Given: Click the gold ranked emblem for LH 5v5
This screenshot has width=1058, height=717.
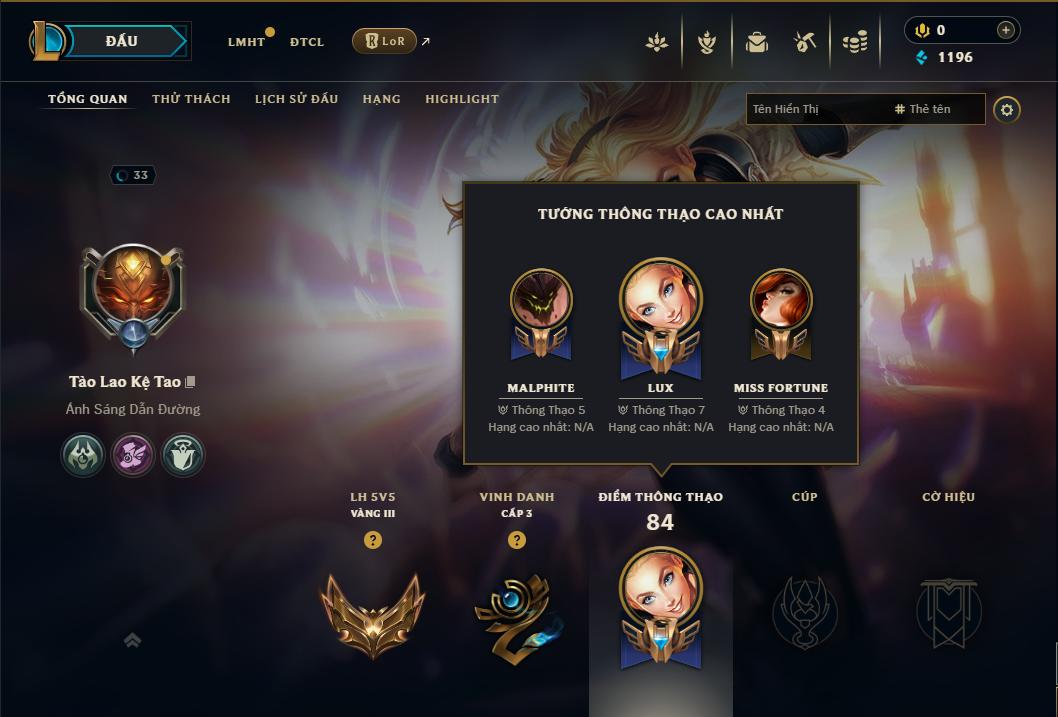Looking at the screenshot, I should point(373,612).
